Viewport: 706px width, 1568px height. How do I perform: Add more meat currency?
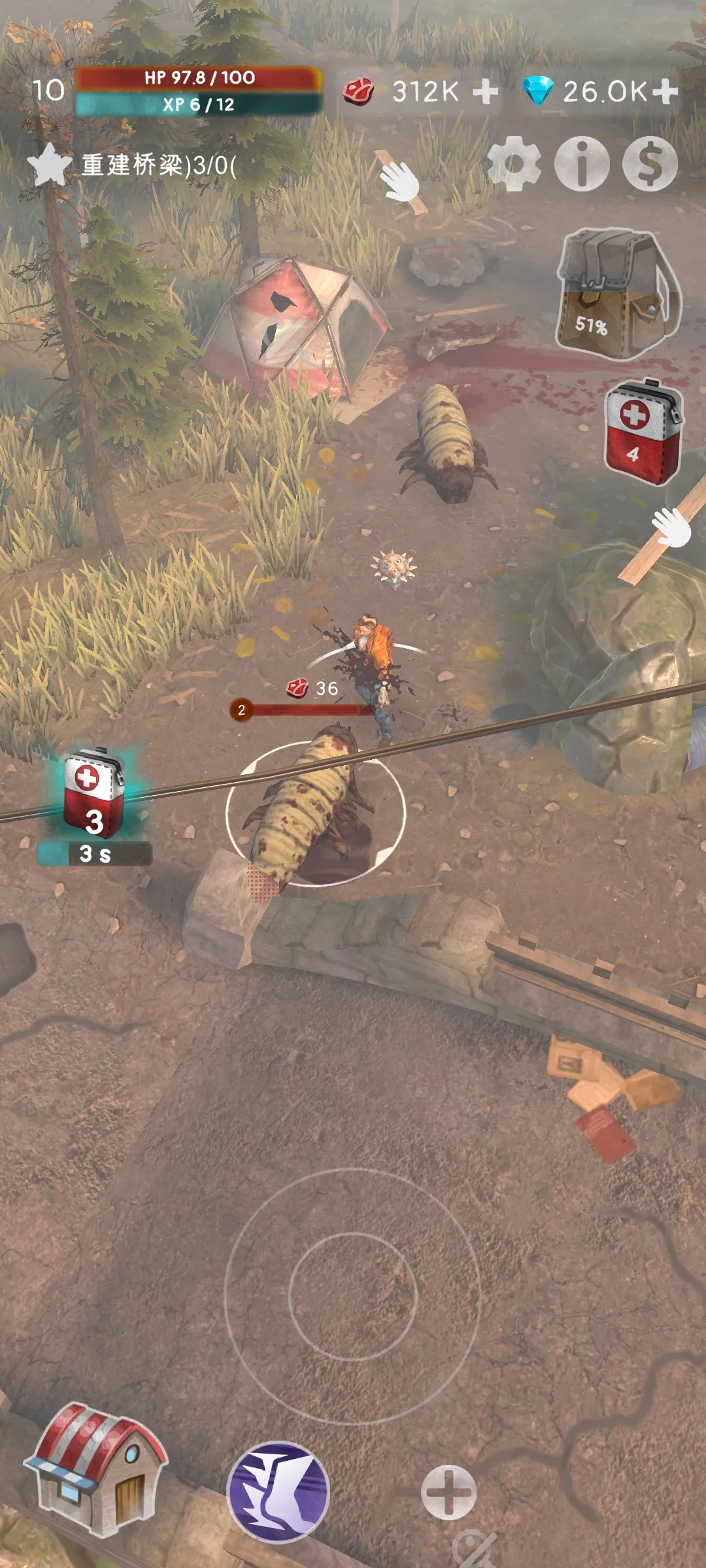point(485,91)
